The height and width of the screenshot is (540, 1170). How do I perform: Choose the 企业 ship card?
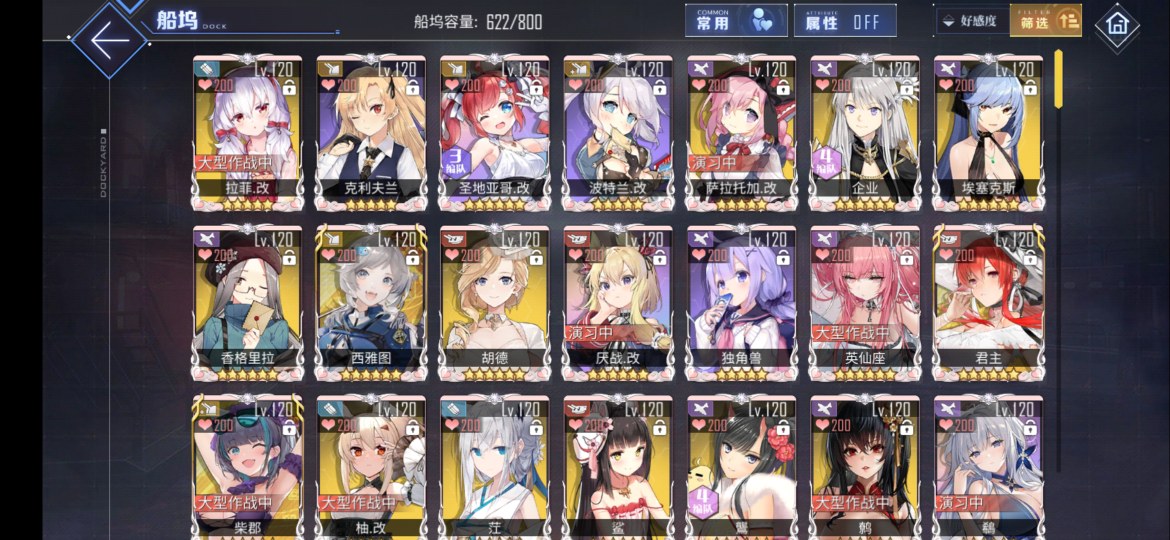(864, 130)
